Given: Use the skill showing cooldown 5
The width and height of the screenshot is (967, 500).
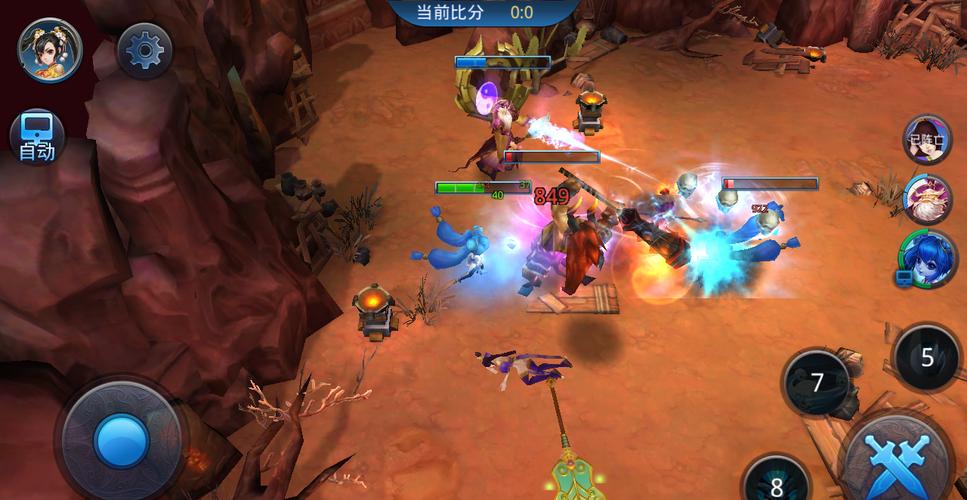Looking at the screenshot, I should [x=926, y=357].
